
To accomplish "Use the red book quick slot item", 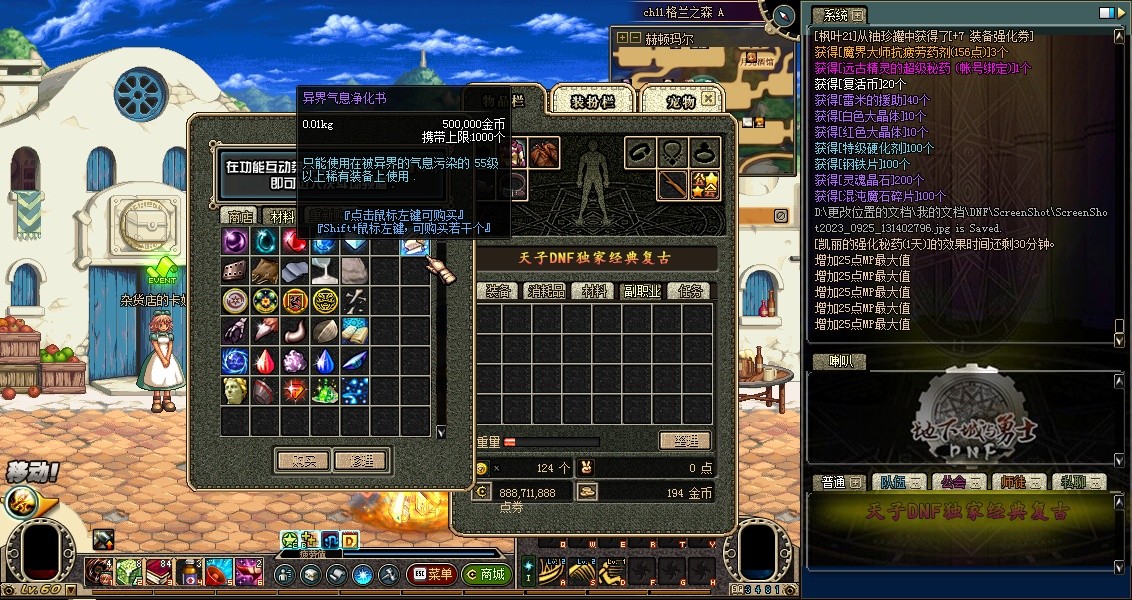I will [159, 573].
